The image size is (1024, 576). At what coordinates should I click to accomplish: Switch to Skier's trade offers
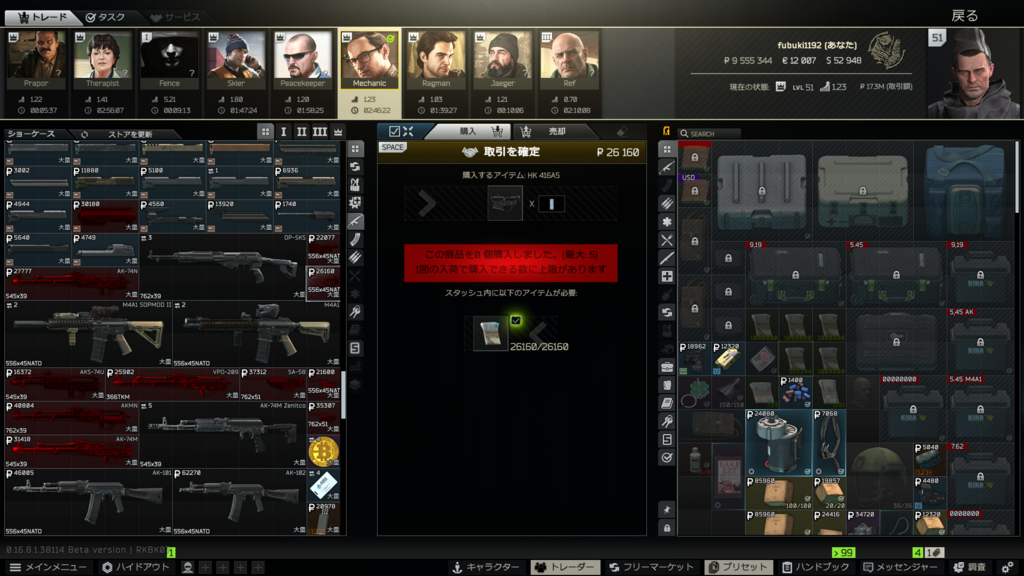[x=237, y=56]
